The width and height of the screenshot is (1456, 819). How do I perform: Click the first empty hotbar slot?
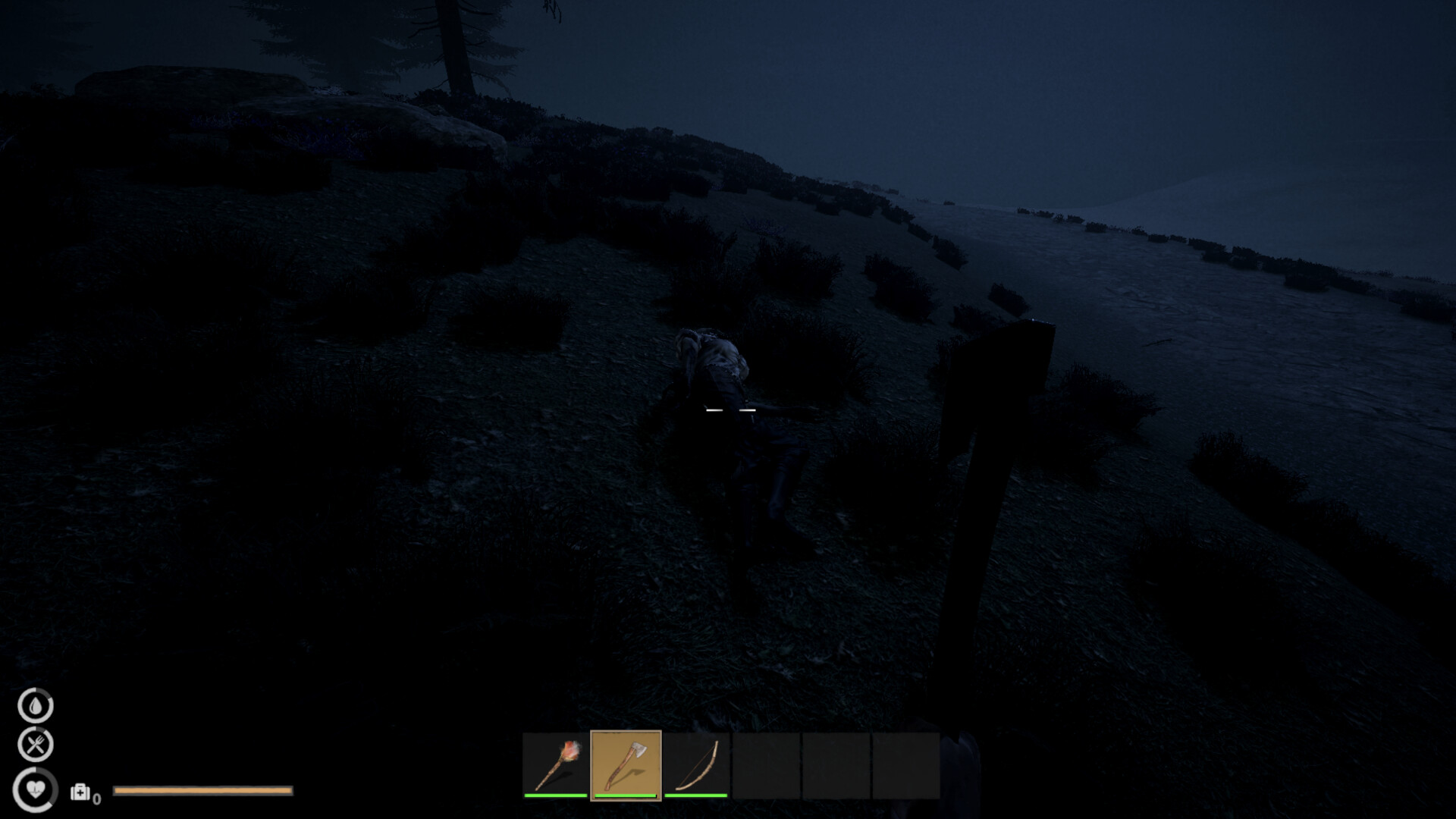[766, 764]
